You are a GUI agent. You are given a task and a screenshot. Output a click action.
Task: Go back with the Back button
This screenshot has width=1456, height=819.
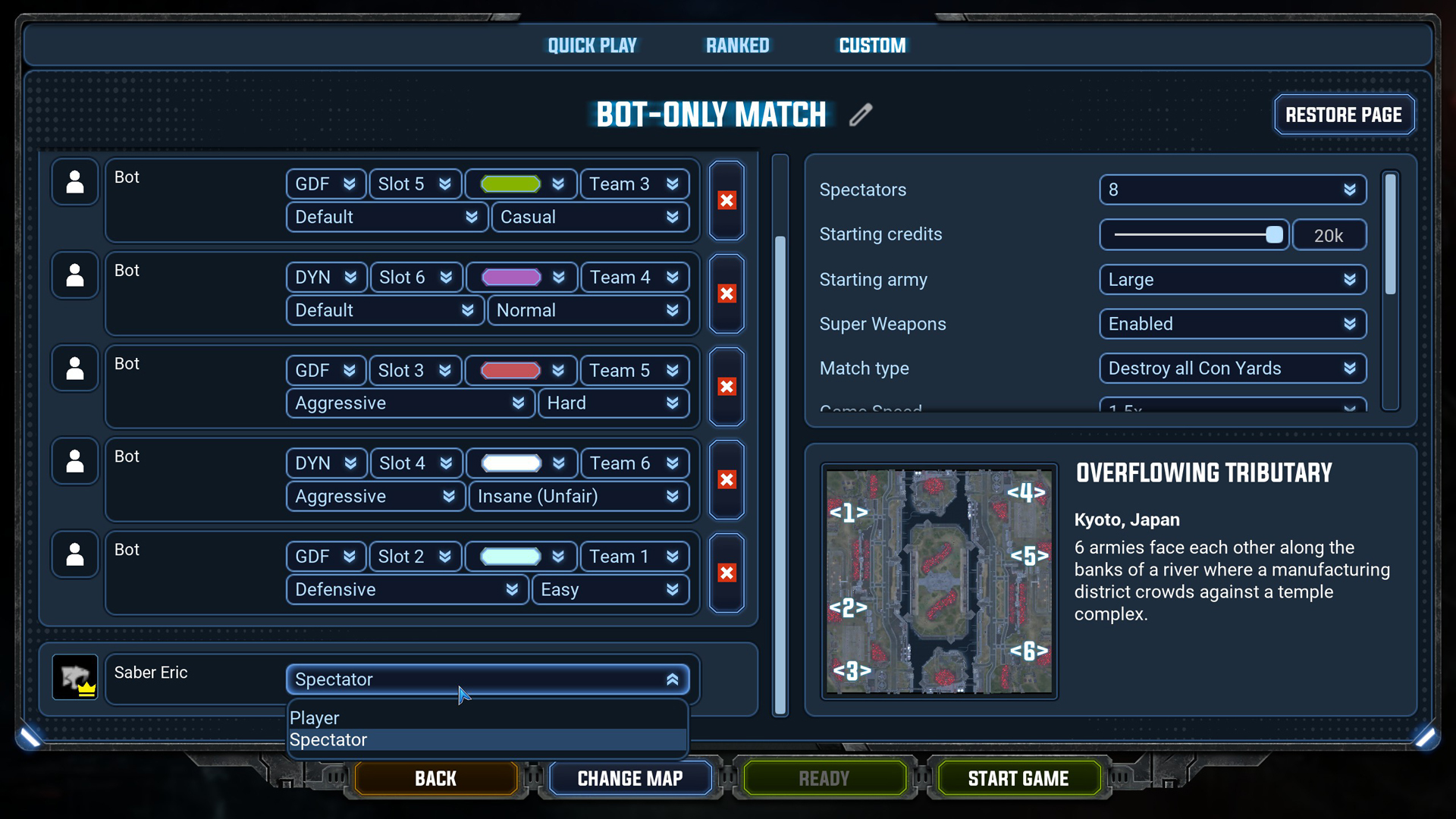point(435,779)
